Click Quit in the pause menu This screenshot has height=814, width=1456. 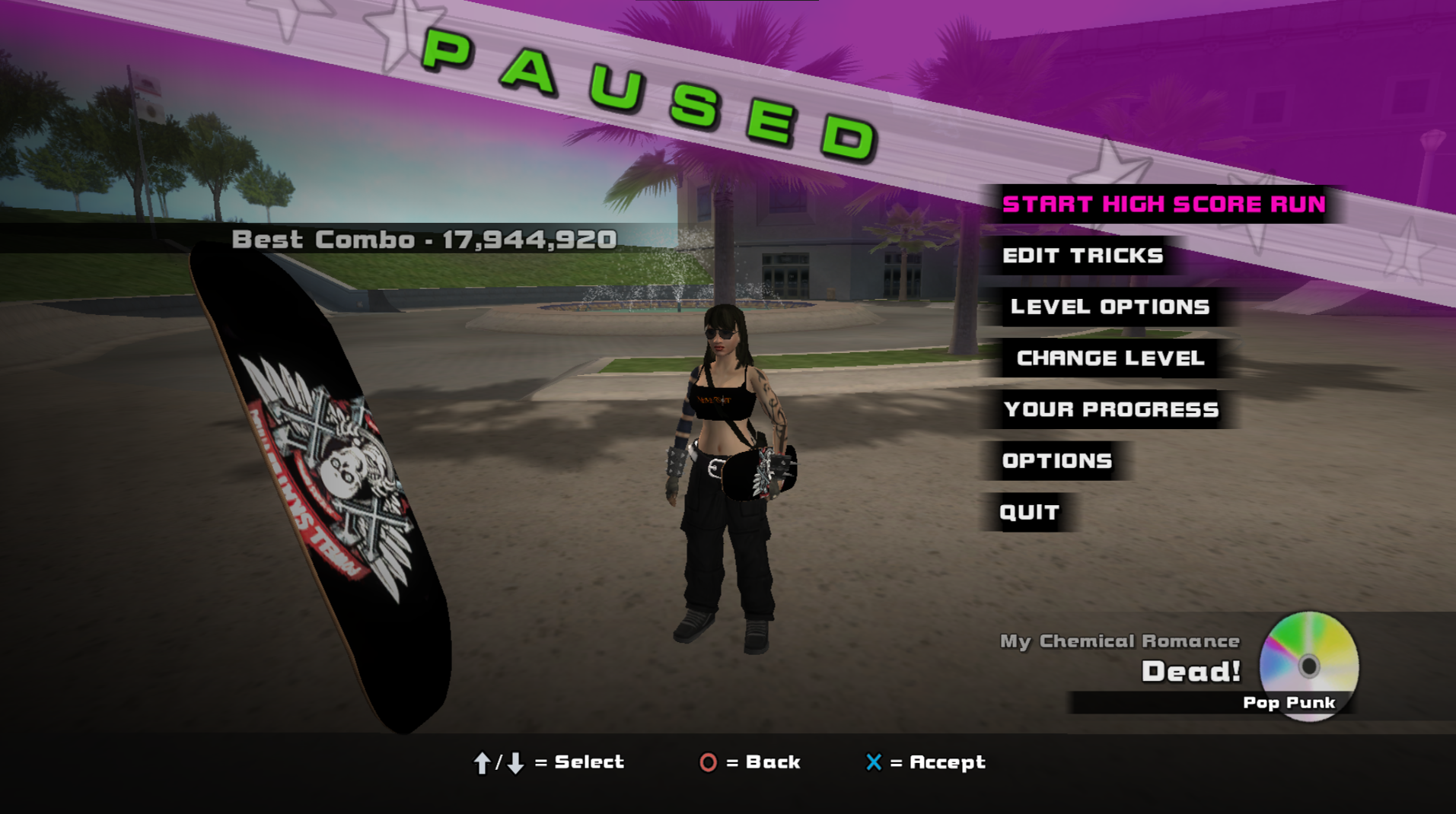tap(1029, 512)
